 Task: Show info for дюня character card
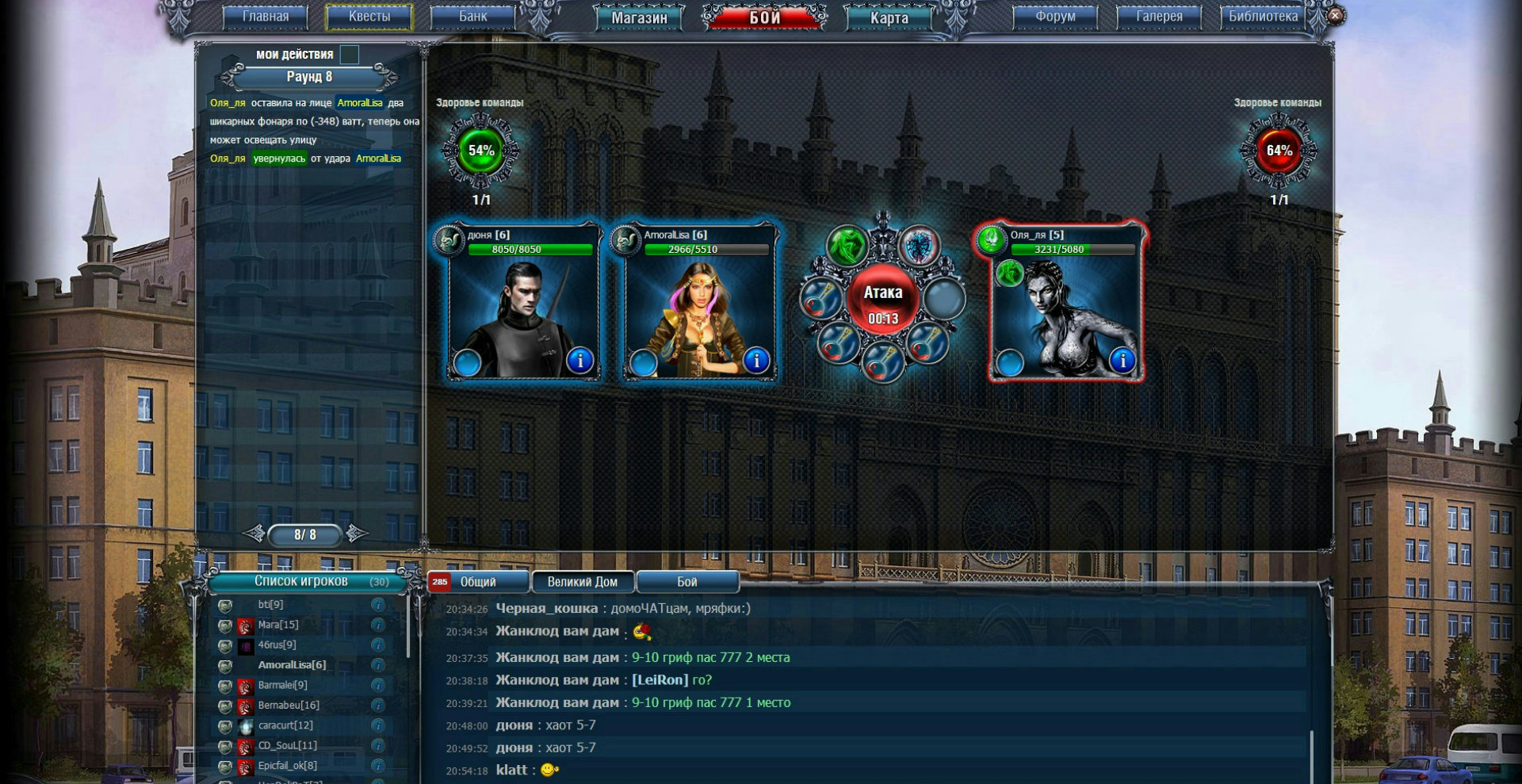579,361
